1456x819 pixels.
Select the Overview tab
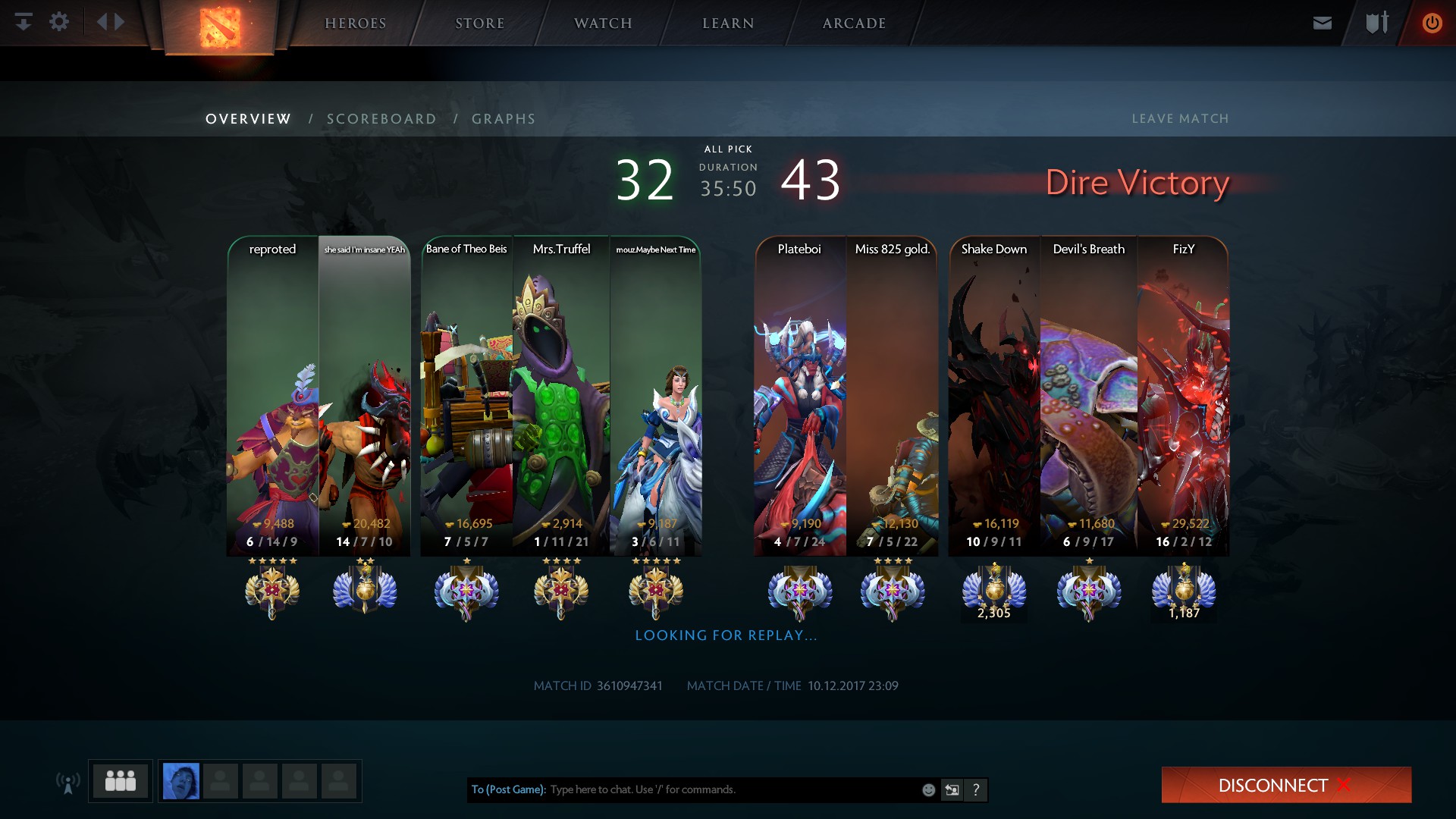click(x=248, y=119)
